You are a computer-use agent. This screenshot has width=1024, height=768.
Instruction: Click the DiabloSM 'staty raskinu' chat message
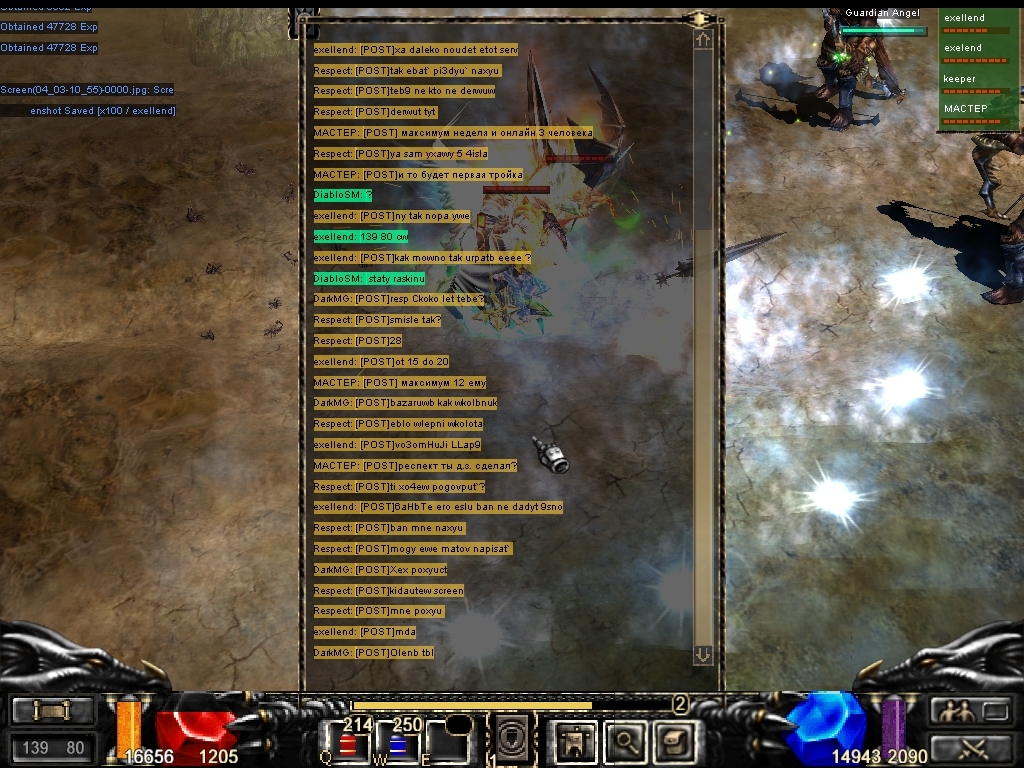[x=369, y=278]
